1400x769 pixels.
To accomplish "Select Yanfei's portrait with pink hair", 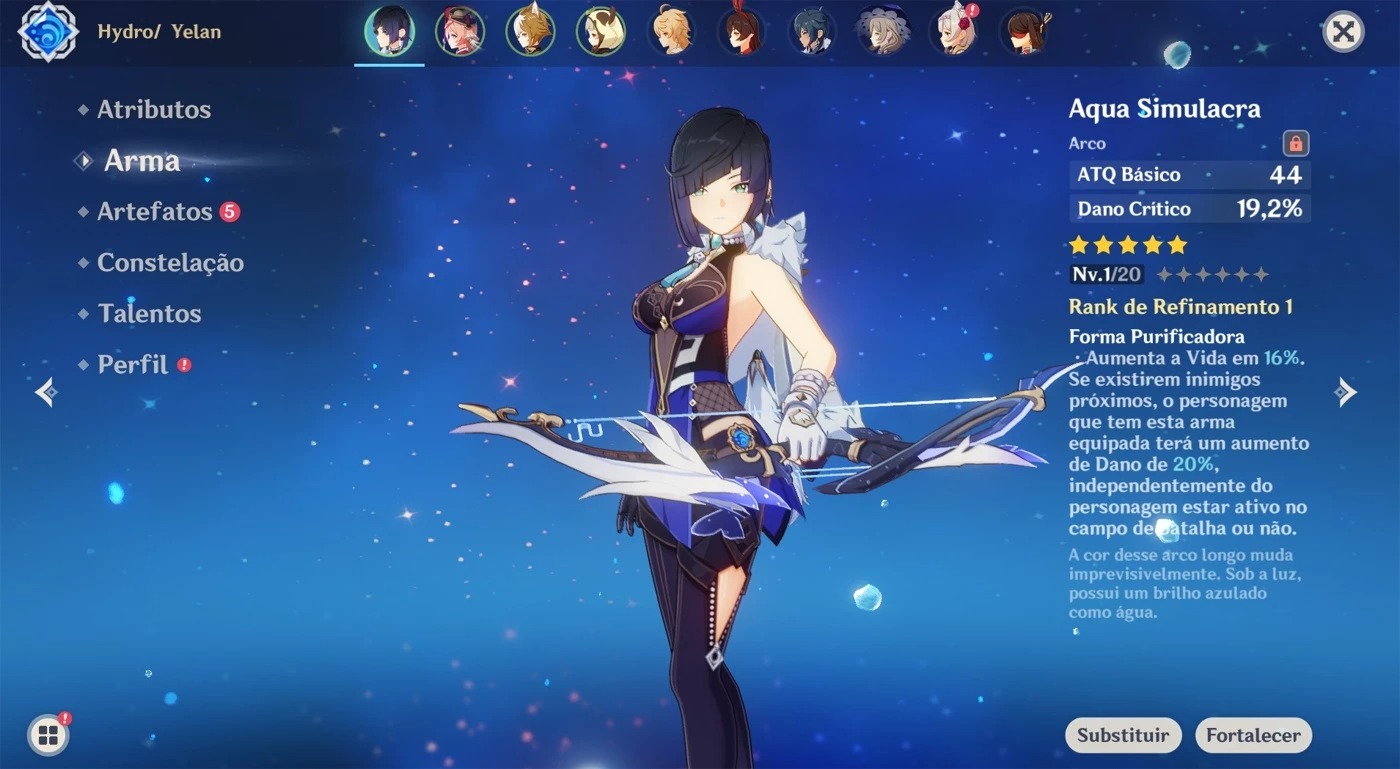I will pyautogui.click(x=460, y=32).
